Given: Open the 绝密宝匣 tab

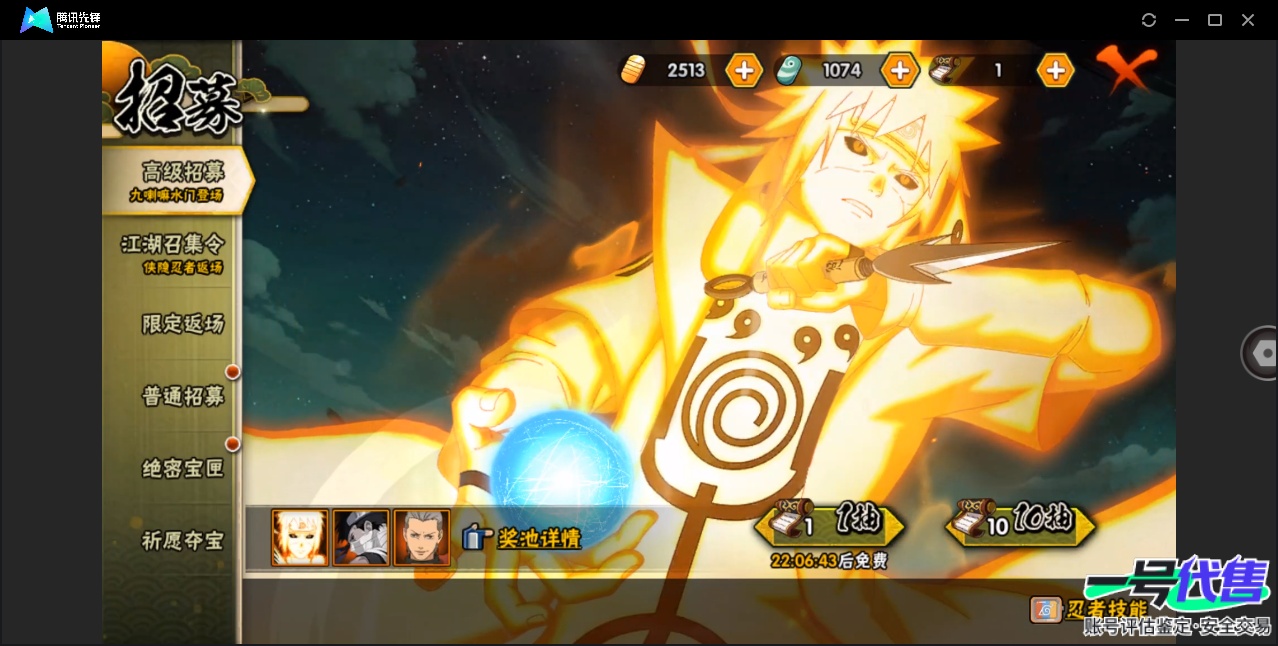Looking at the screenshot, I should coord(182,468).
